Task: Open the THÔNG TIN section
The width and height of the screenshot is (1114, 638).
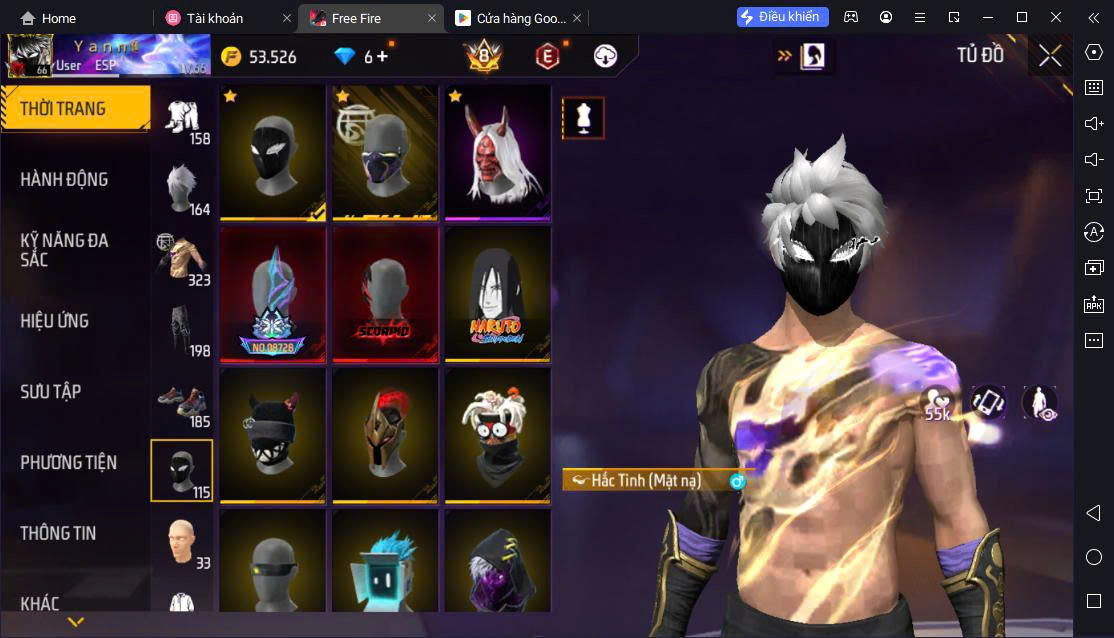Action: (x=58, y=534)
